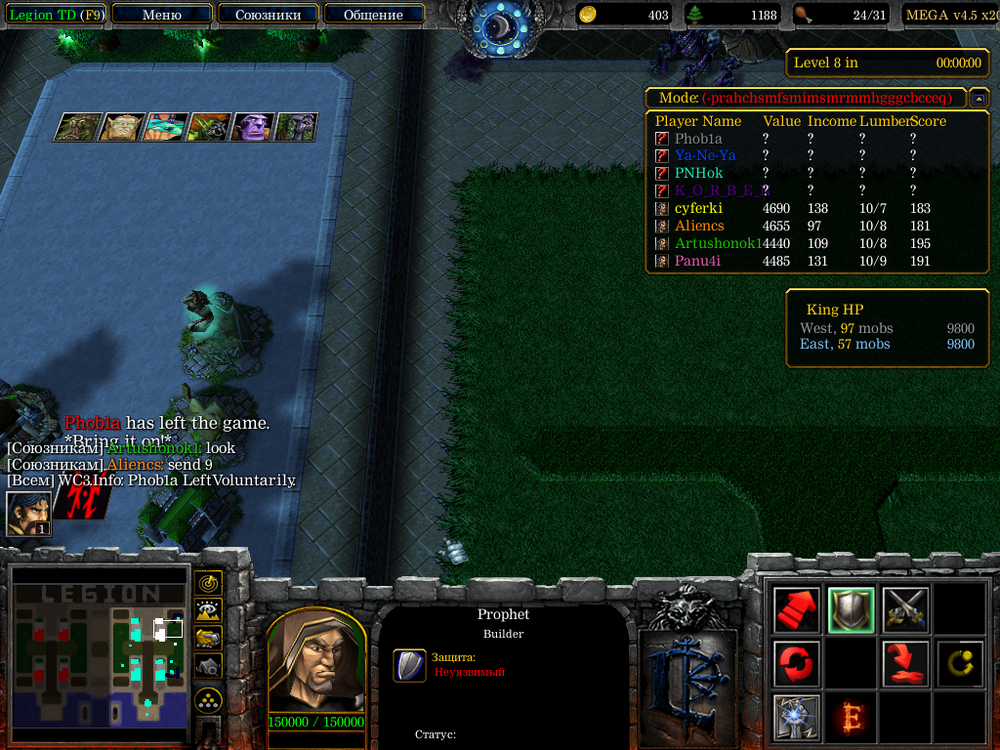Open the Общение chat log
1000x750 pixels.
point(373,15)
